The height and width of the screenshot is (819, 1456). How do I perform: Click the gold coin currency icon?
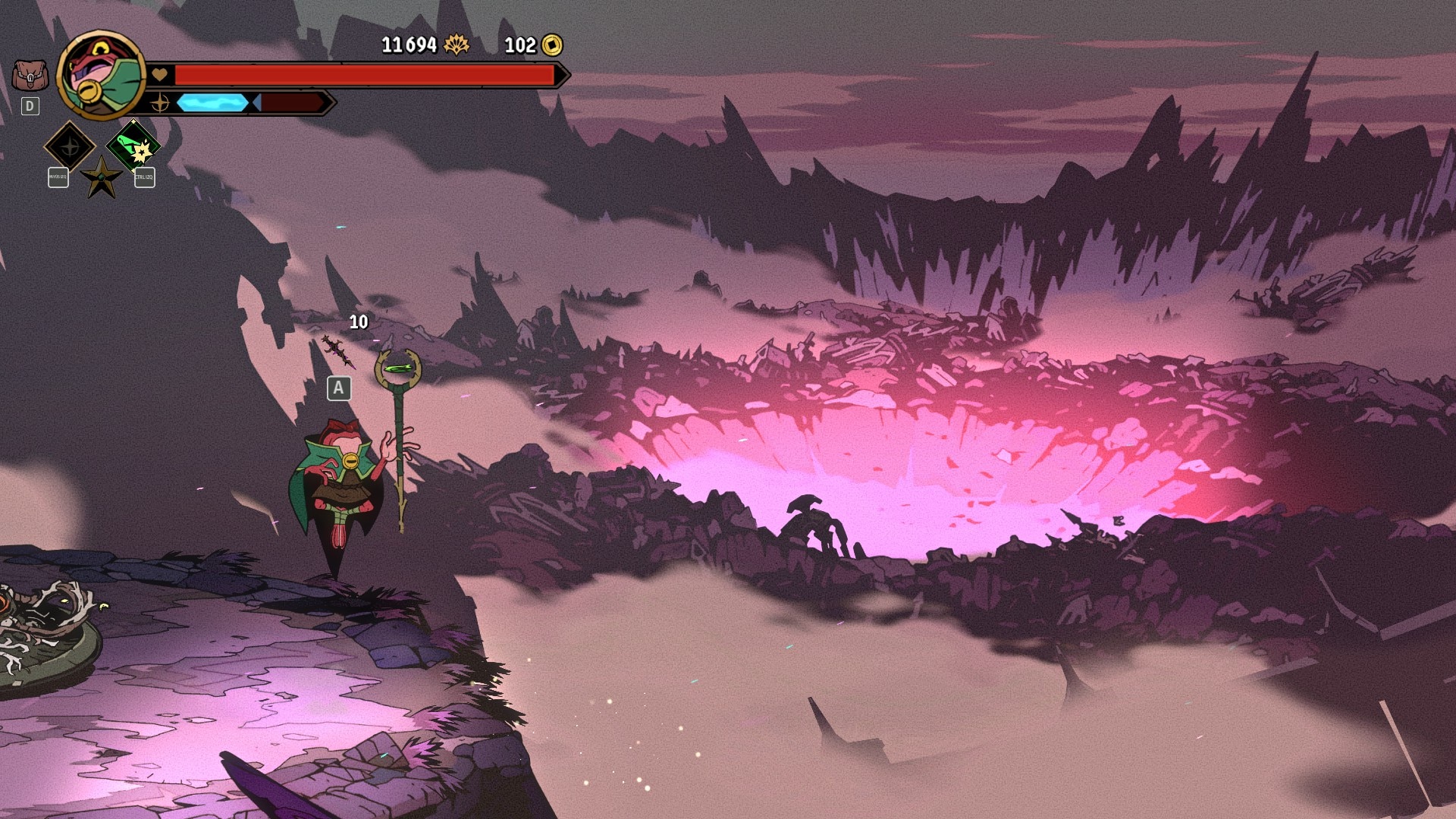click(553, 45)
